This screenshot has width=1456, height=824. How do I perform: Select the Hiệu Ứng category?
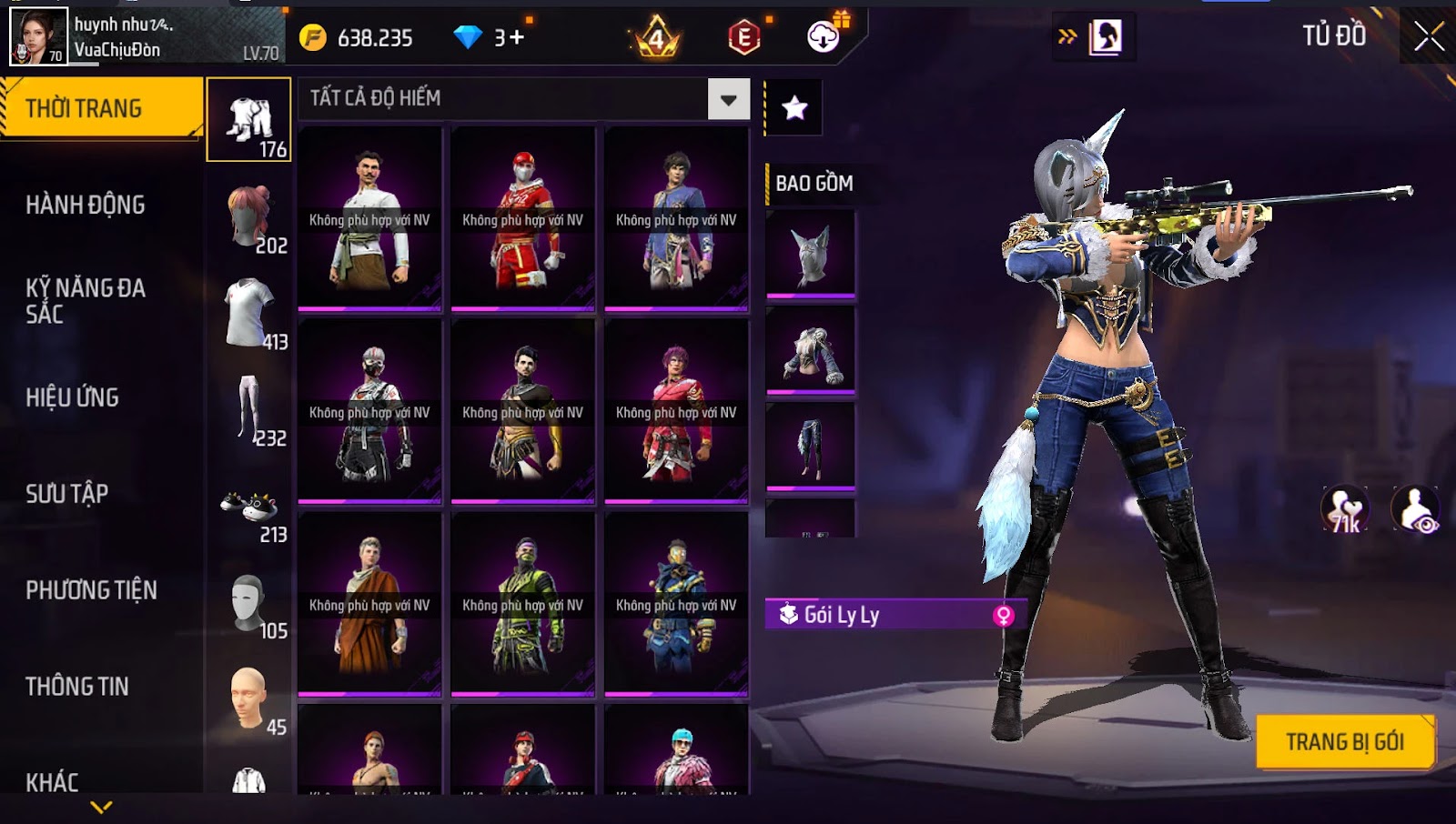73,397
